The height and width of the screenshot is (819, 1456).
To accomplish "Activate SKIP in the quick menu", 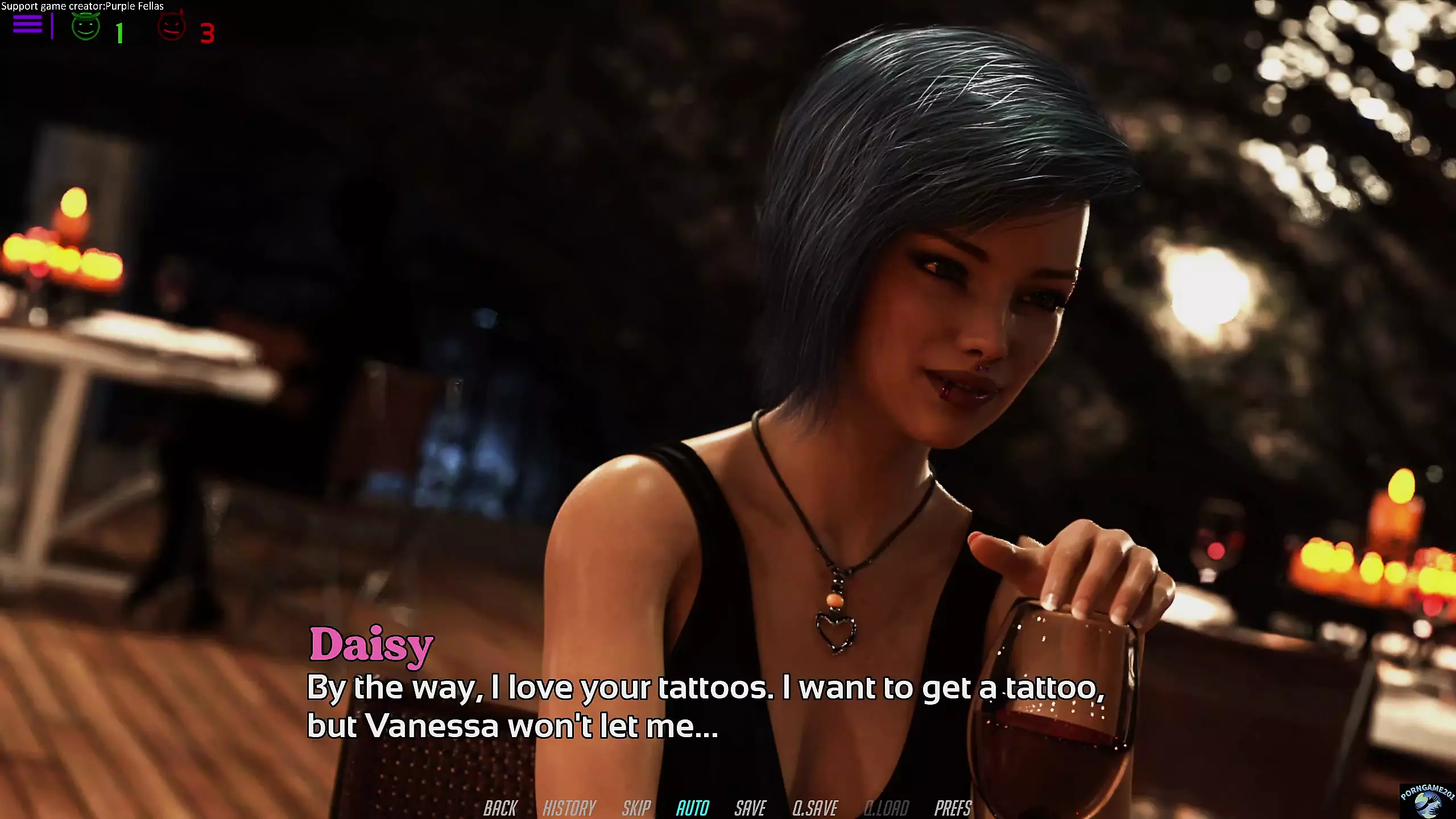I will pyautogui.click(x=636, y=808).
